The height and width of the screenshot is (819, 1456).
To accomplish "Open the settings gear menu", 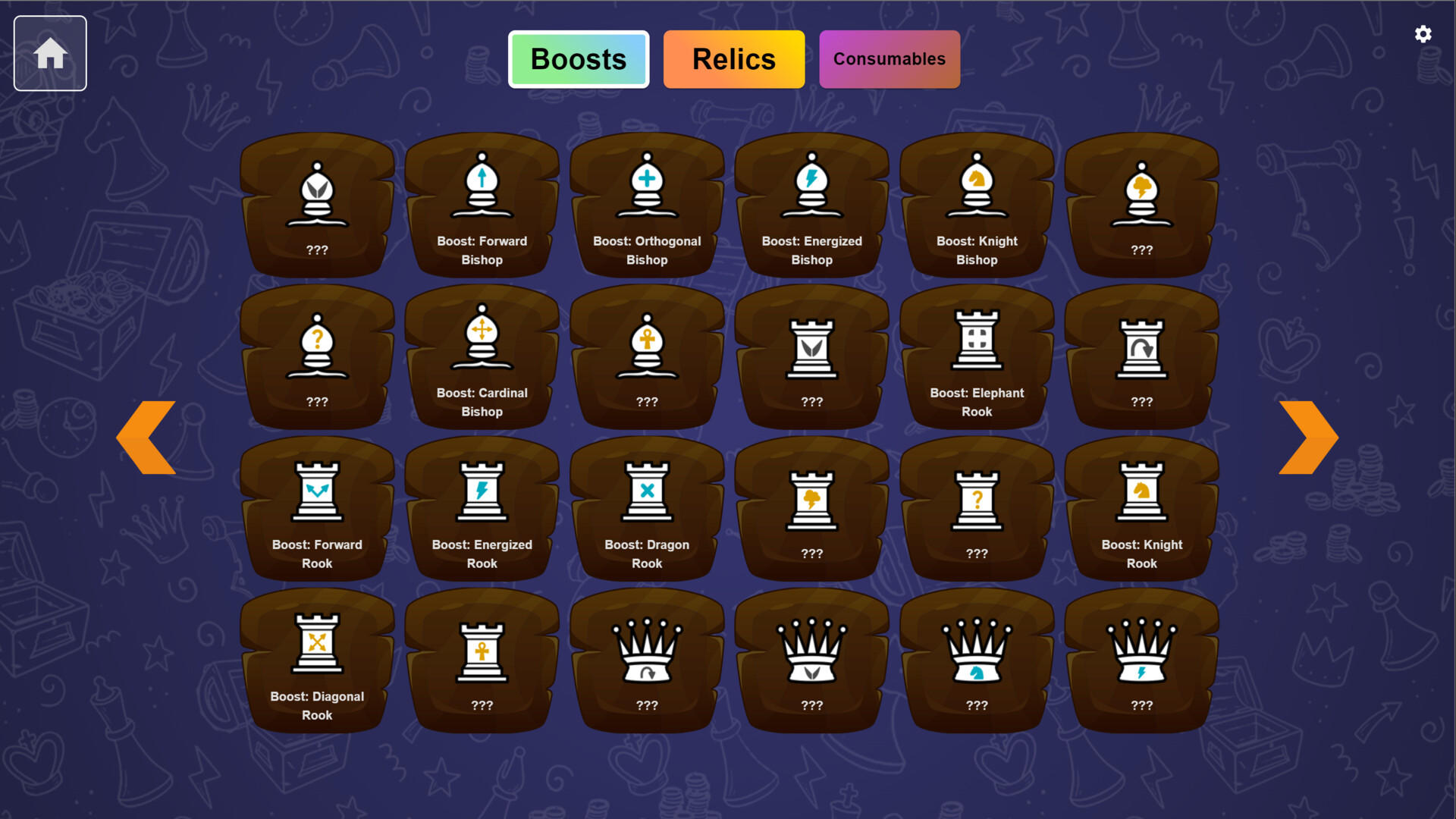I will pos(1423,33).
